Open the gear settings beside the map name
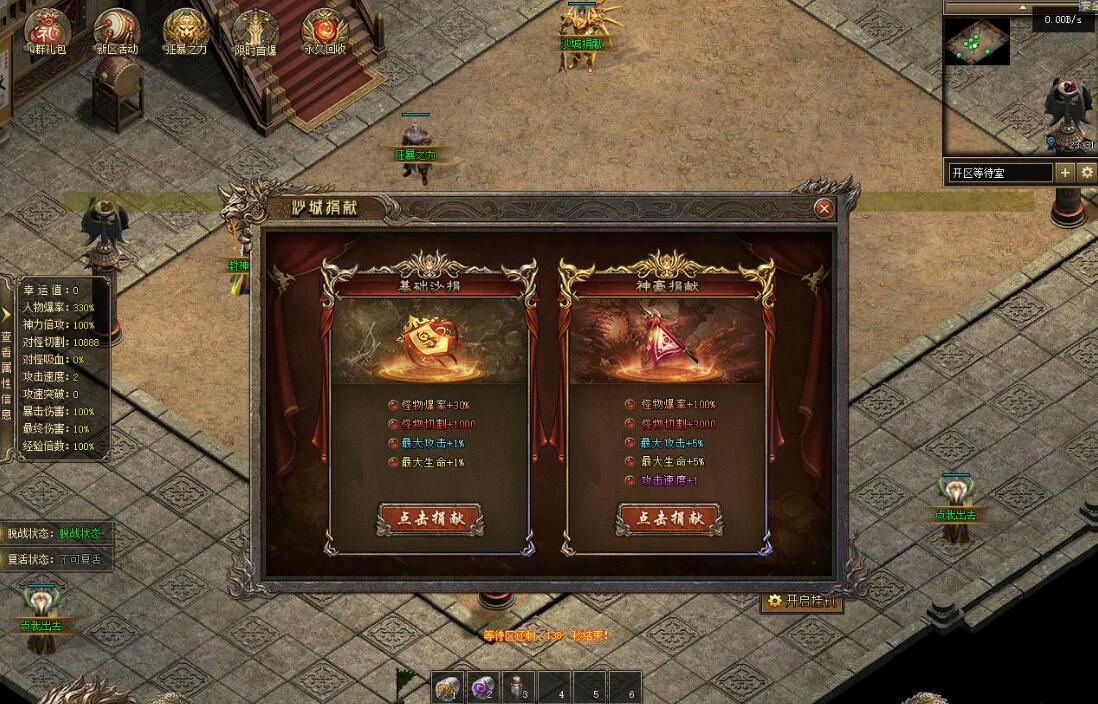The image size is (1098, 704). [x=1087, y=173]
